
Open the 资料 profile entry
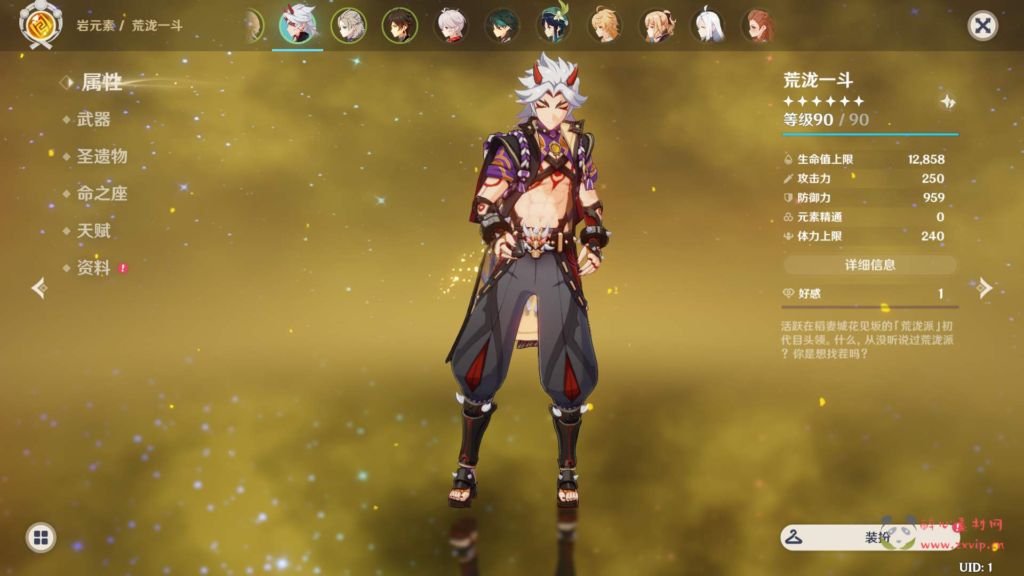[x=93, y=268]
